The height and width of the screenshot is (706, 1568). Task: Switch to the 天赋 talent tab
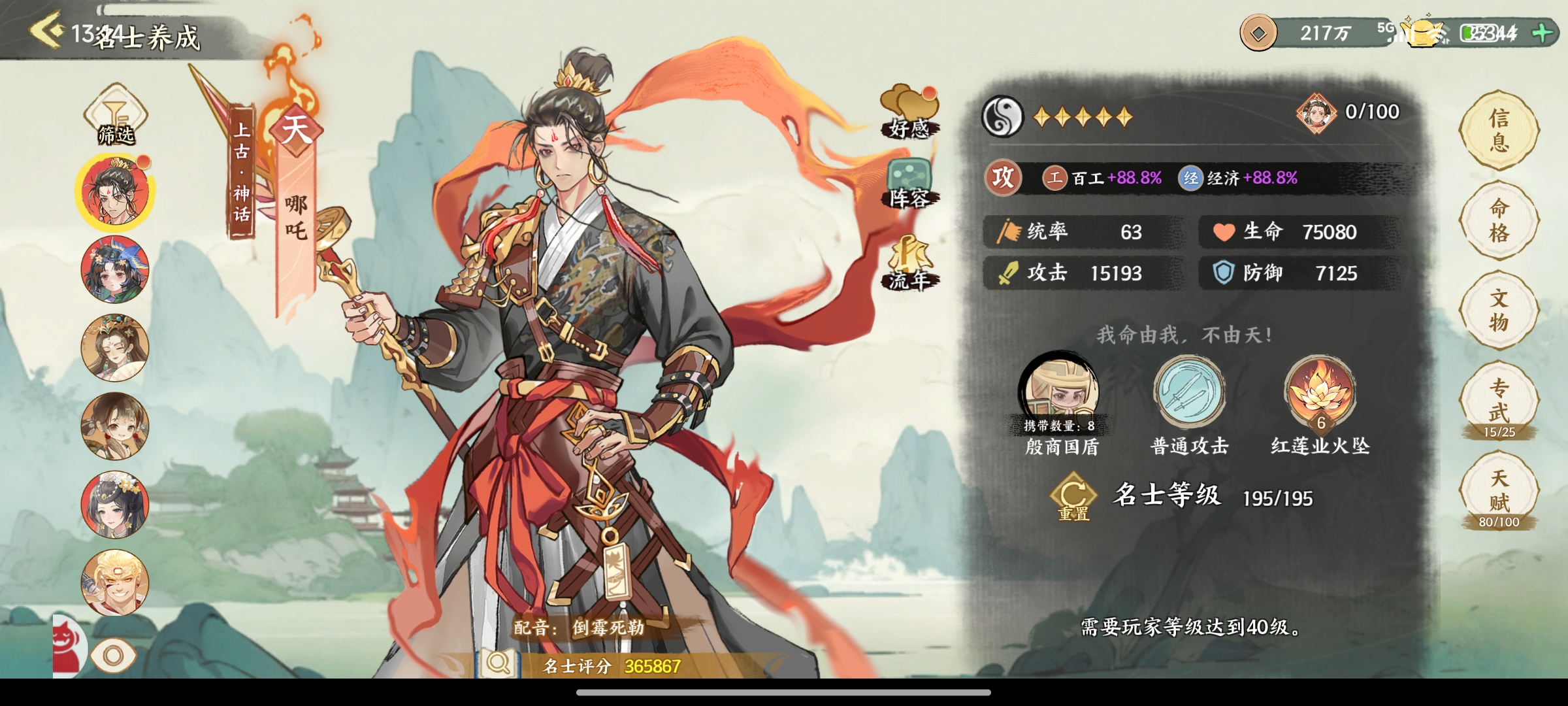coord(1499,492)
